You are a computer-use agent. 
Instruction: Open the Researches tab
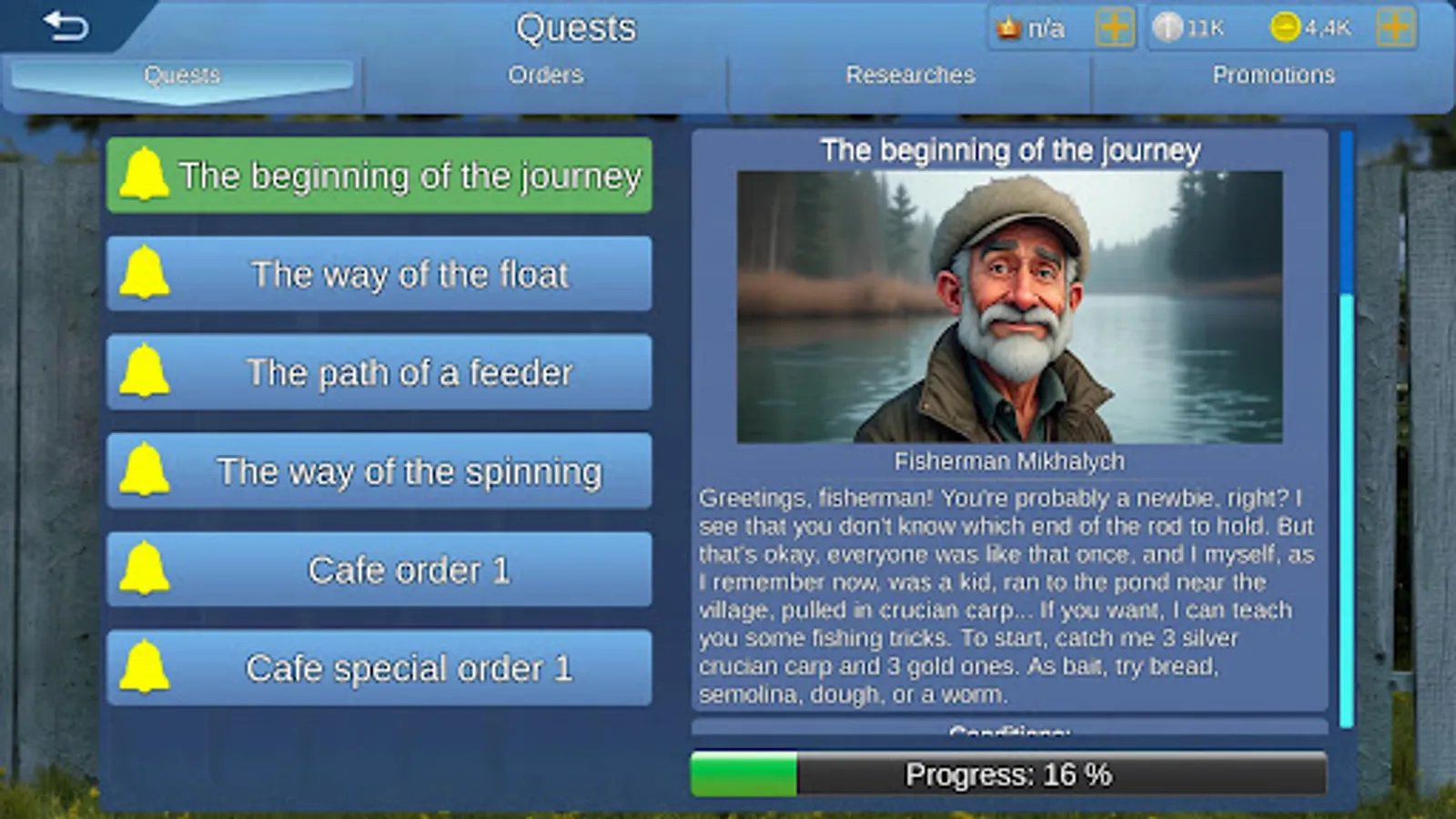910,75
